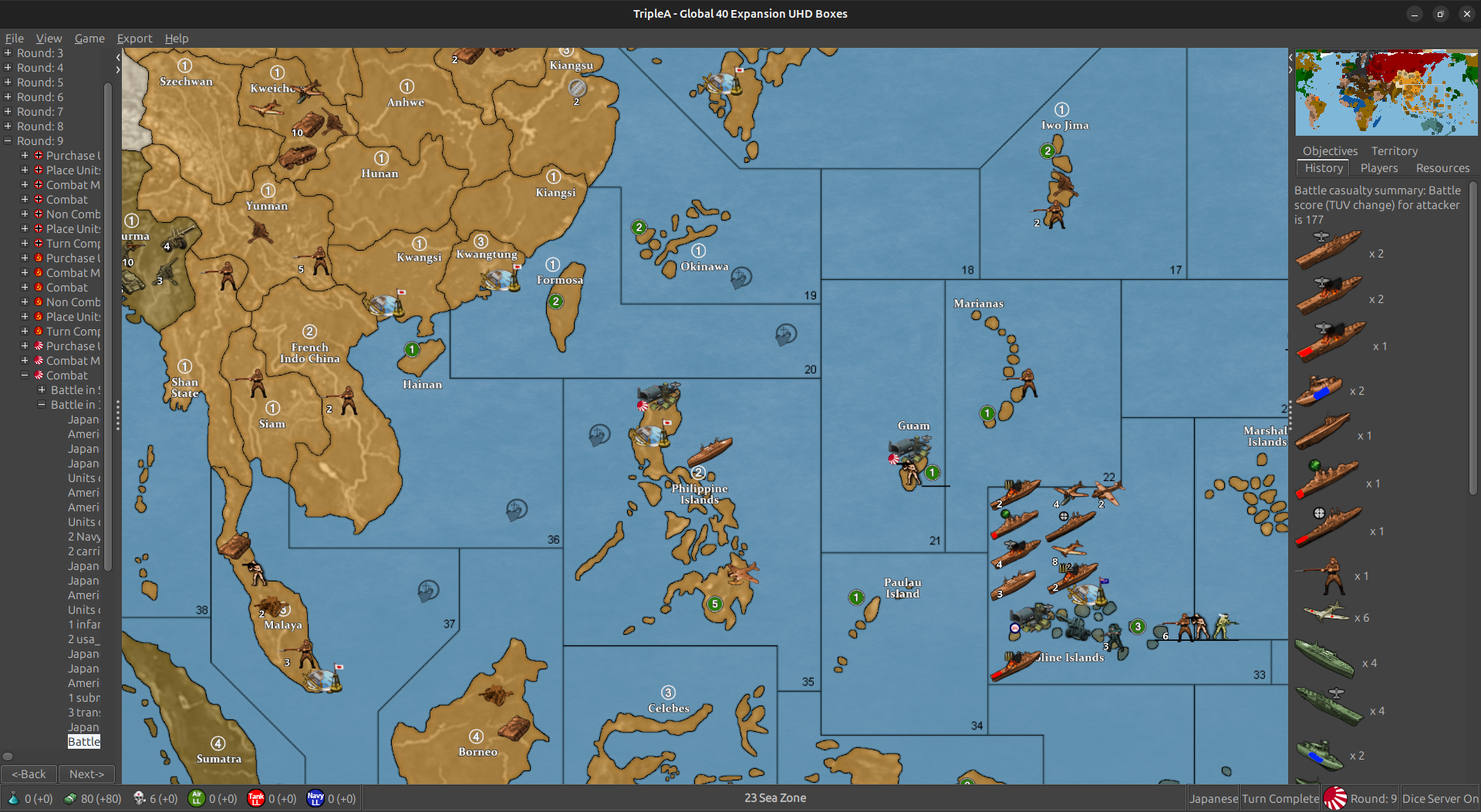Collapse the right sidebar using its chevron arrow
The image size is (1481, 812).
1289,68
